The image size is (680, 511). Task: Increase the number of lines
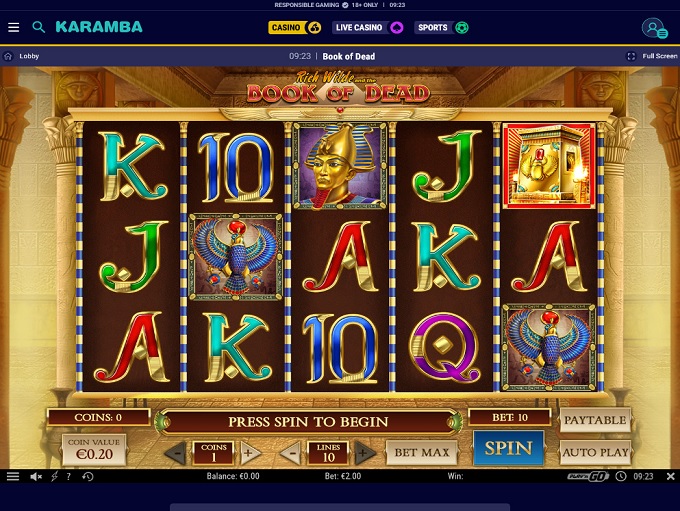365,453
